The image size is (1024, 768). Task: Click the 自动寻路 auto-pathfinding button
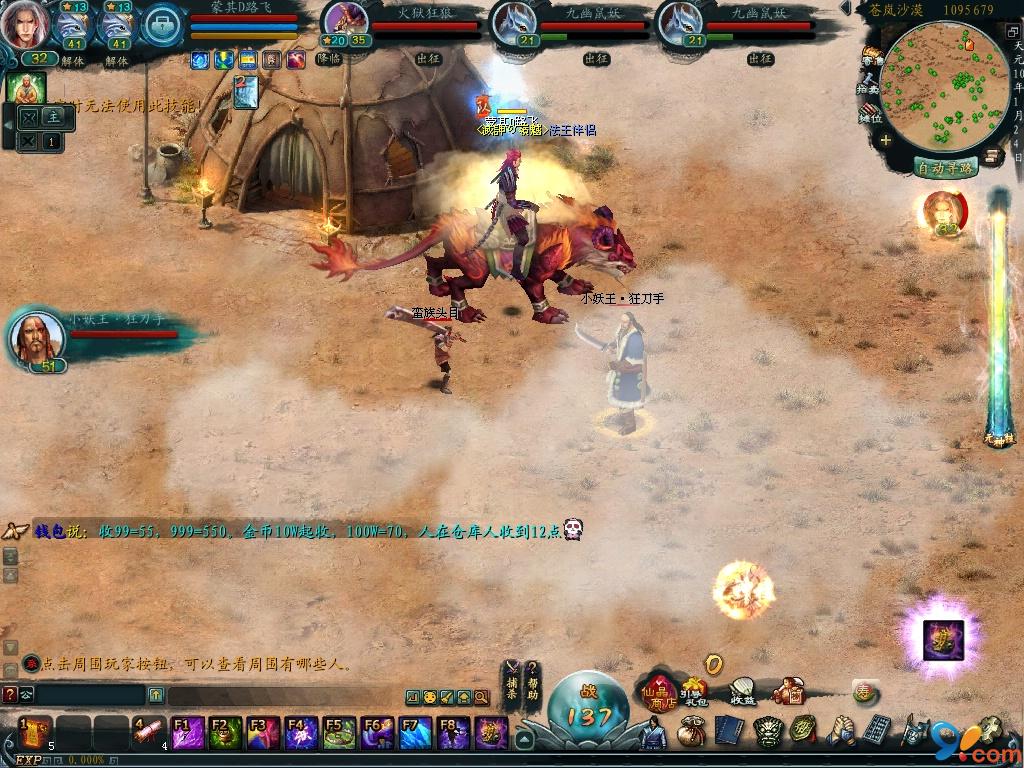coord(945,167)
